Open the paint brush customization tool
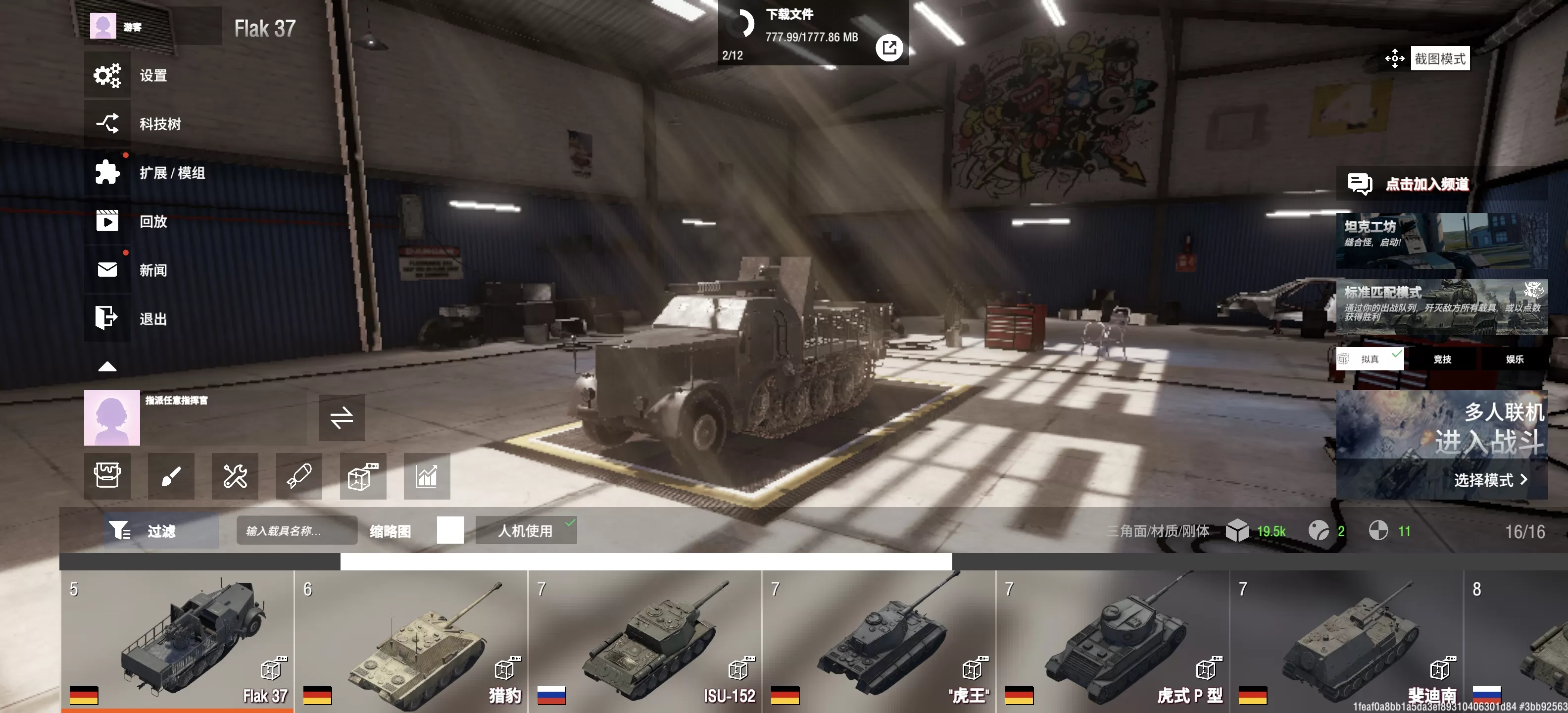Screen dimensions: 1568x713 pos(171,476)
